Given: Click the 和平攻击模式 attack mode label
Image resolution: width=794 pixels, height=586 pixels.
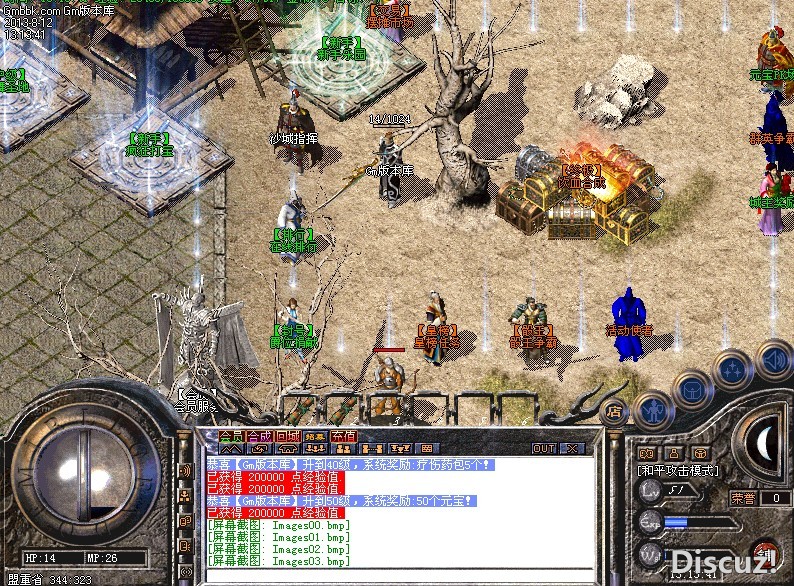Looking at the screenshot, I should tap(681, 470).
